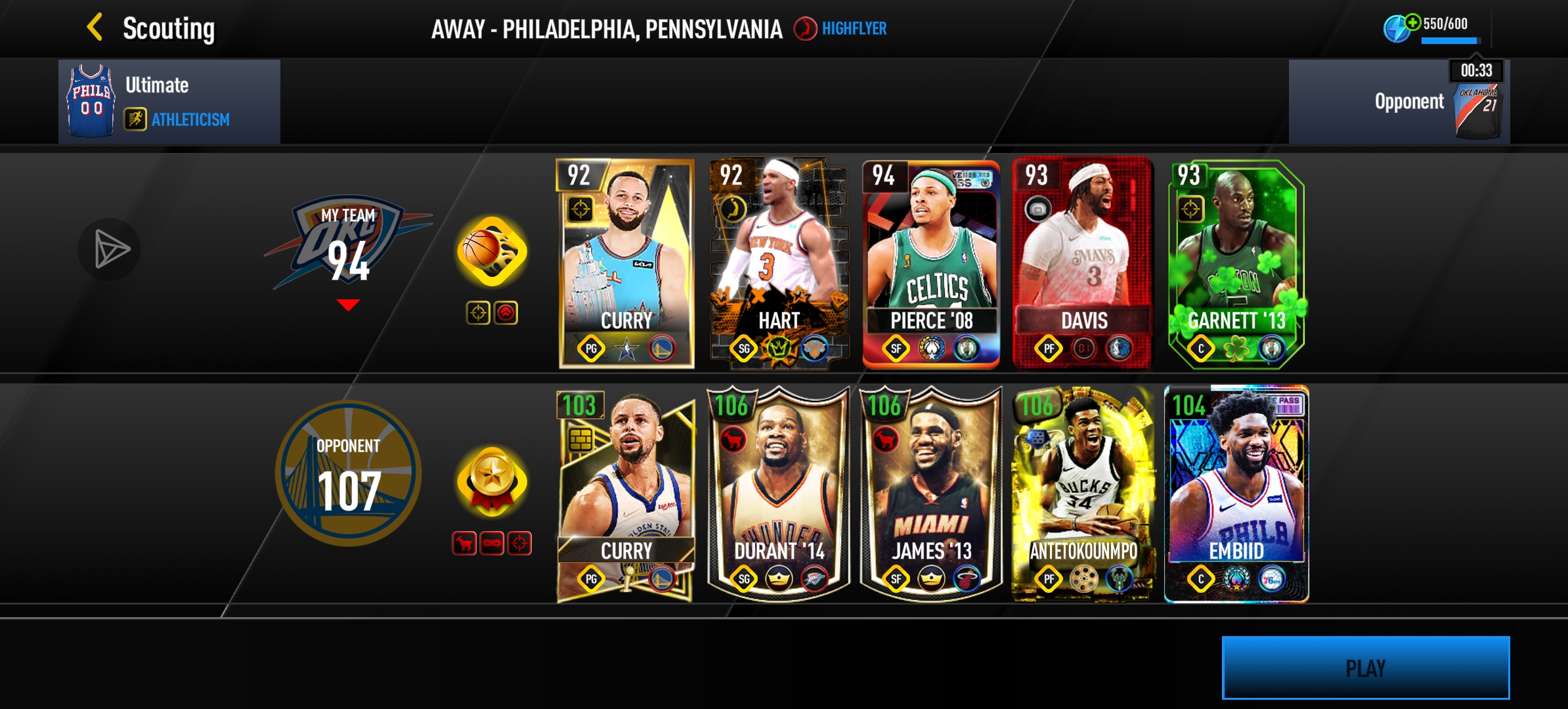
Task: Open my team's flaming basketball badge
Action: tap(492, 251)
